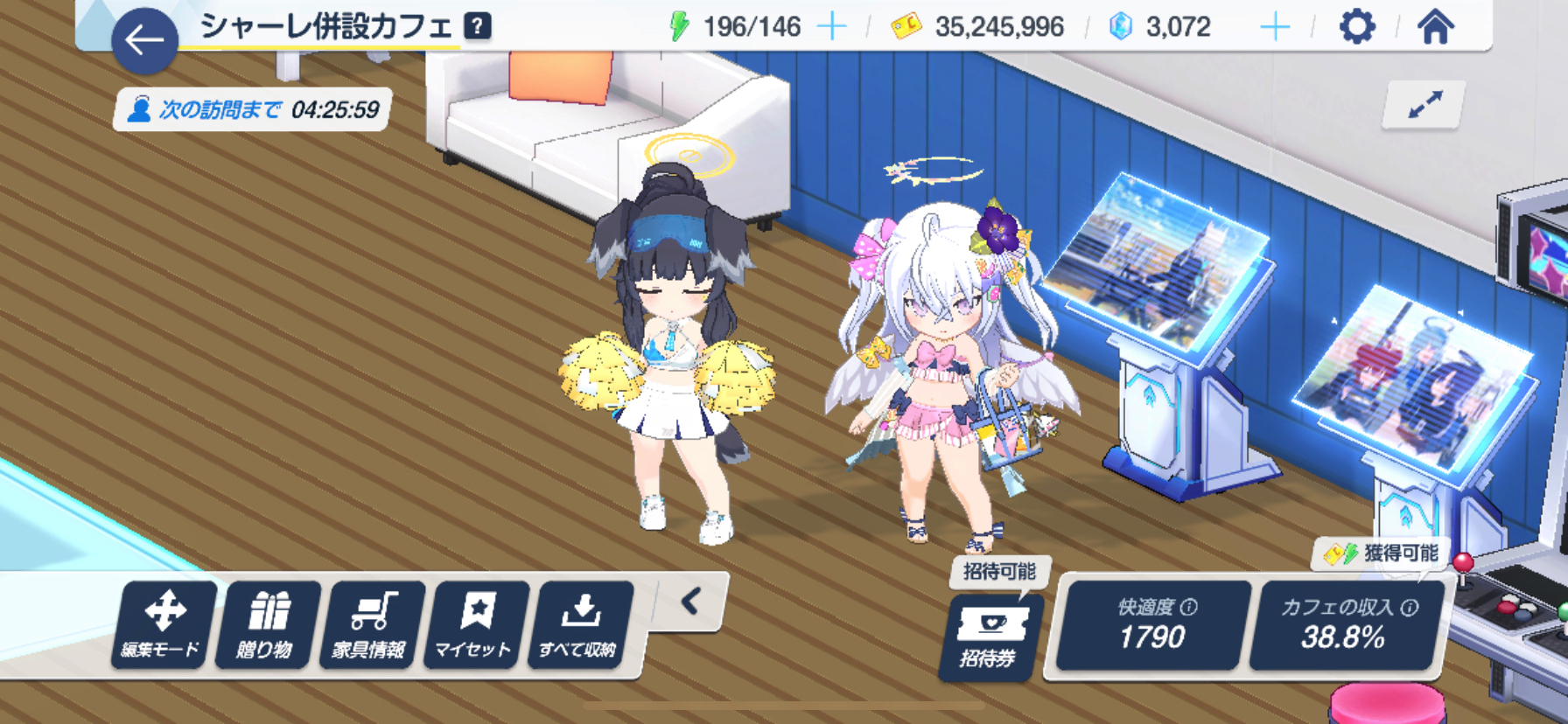Open the 贈り物 gift box icon
This screenshot has width=1568, height=724.
268,624
